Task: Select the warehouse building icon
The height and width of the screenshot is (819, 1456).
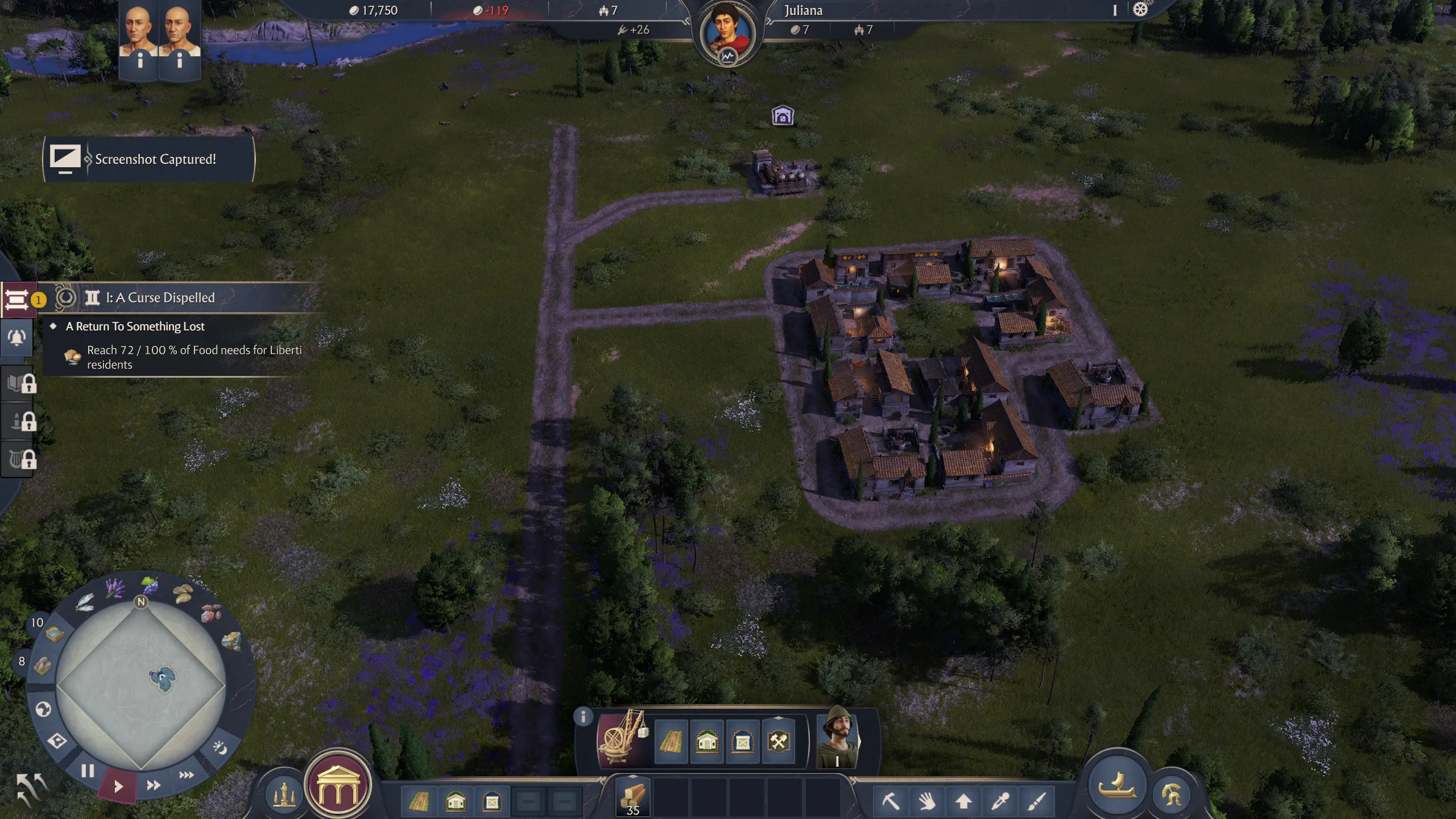Action: coord(743,741)
